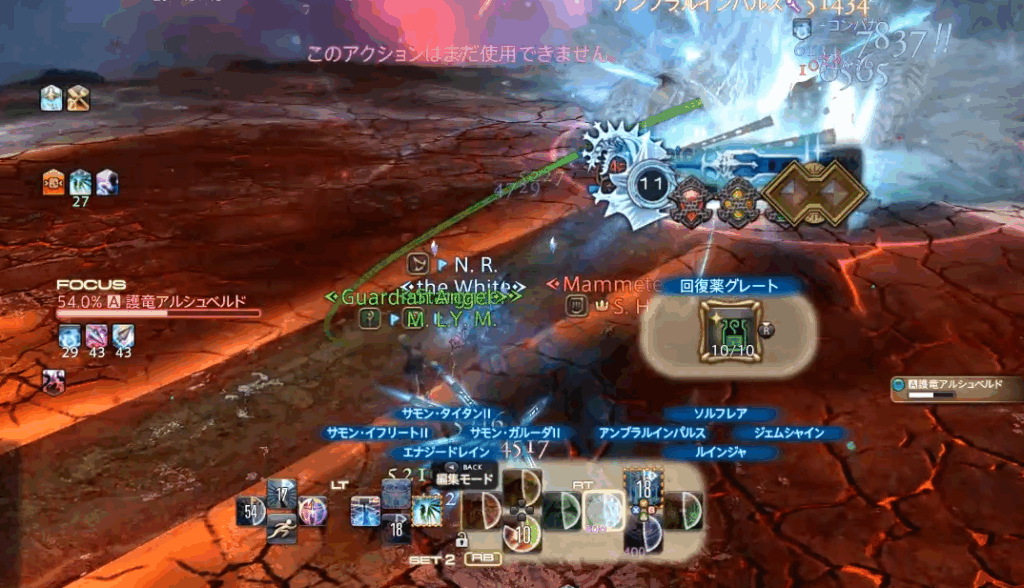Image resolution: width=1024 pixels, height=588 pixels.
Task: Toggle the hotbar padlock icon
Action: [x=461, y=540]
